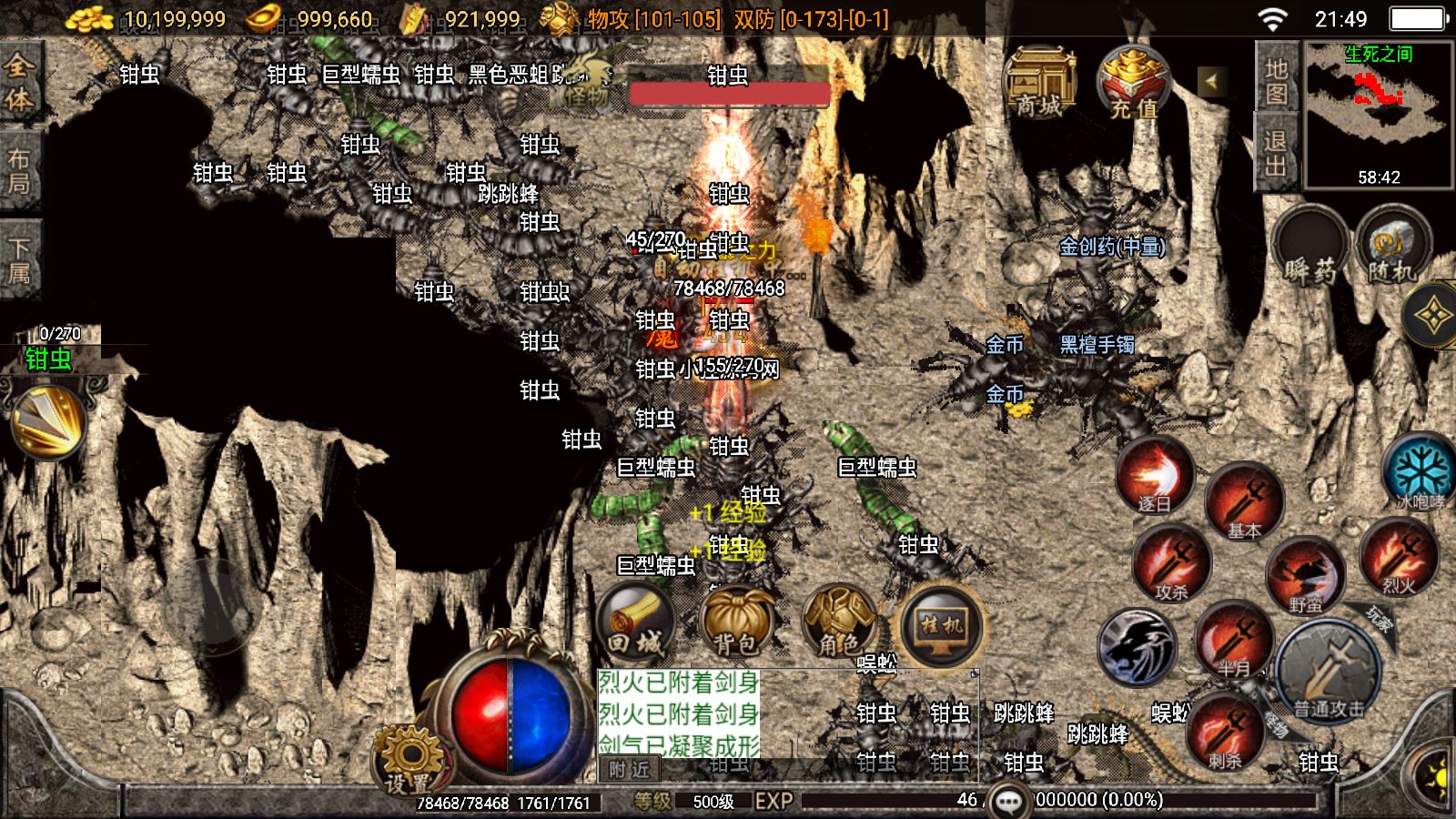
Task: Open the 角色 character sheet
Action: click(838, 622)
